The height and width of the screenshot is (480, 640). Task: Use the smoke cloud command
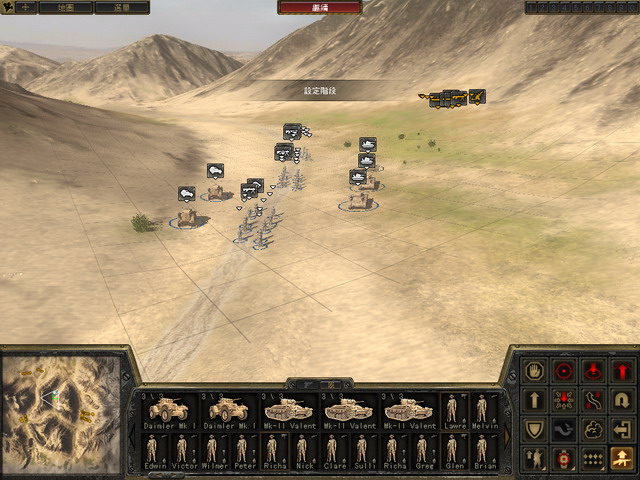point(594,430)
